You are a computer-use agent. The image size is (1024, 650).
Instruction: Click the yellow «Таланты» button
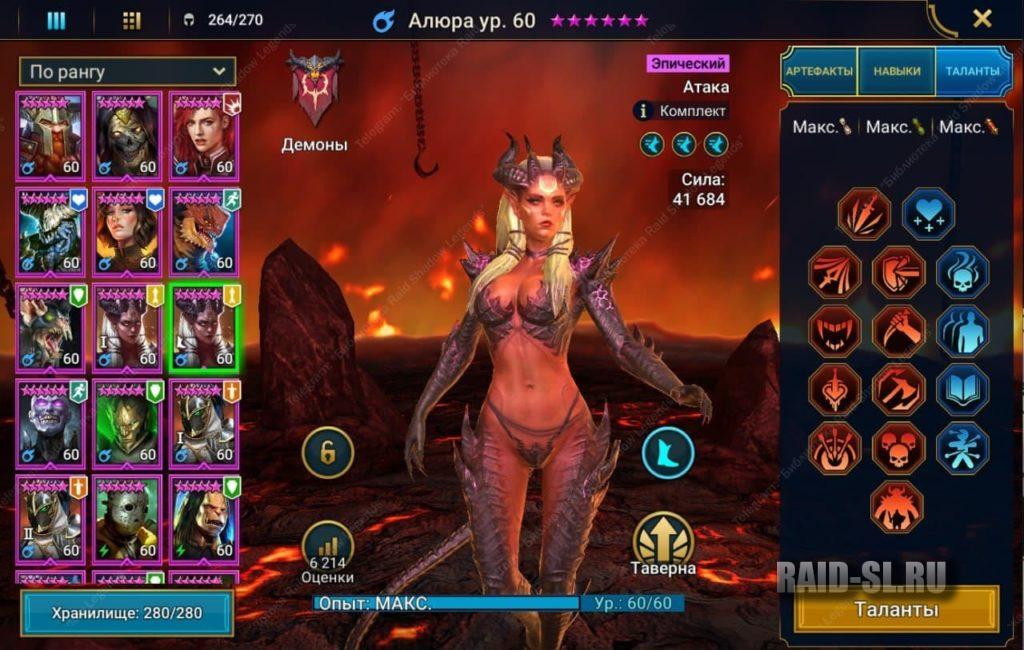pos(896,609)
